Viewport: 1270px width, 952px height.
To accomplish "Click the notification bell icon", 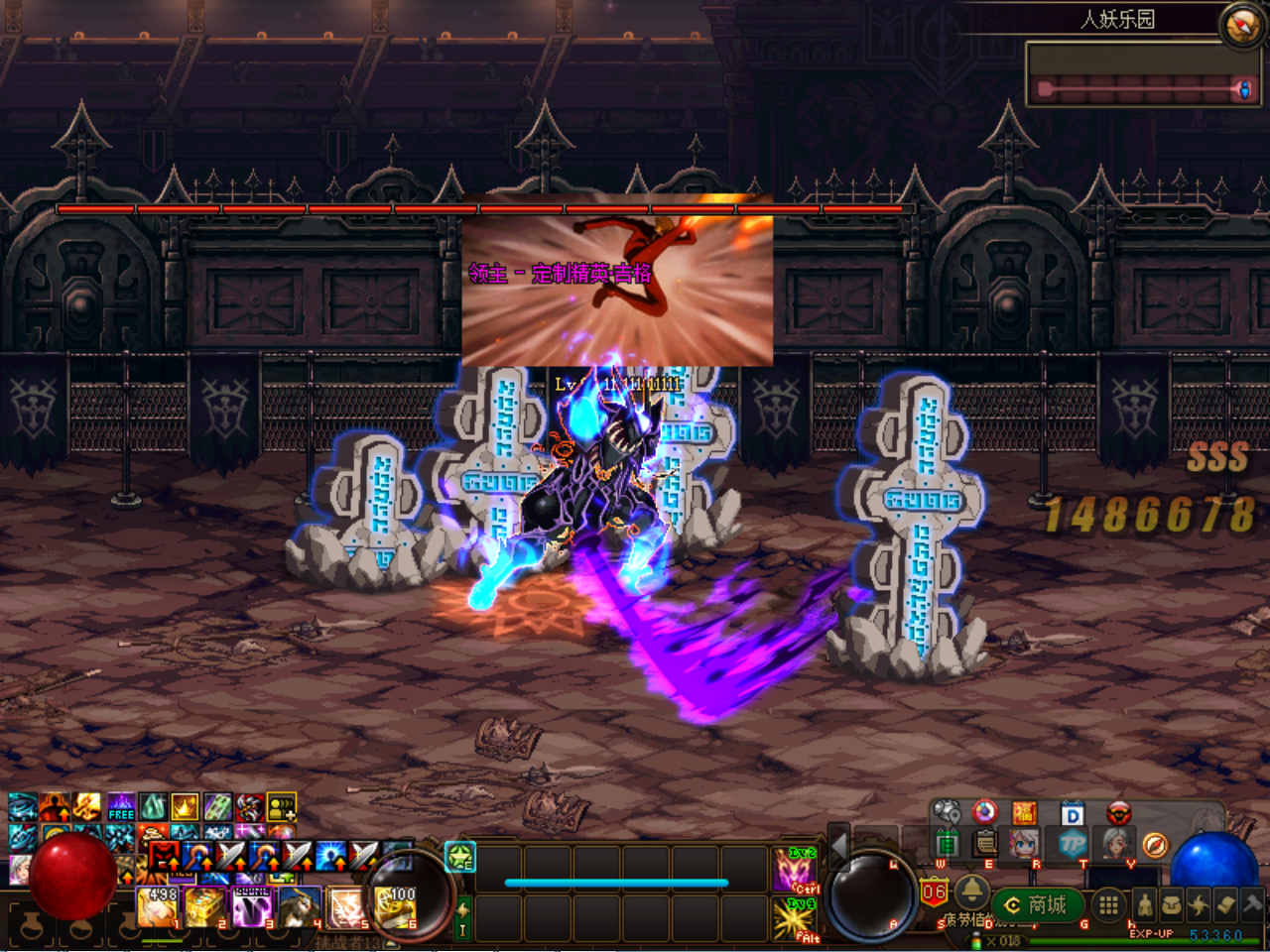I will pos(972,893).
